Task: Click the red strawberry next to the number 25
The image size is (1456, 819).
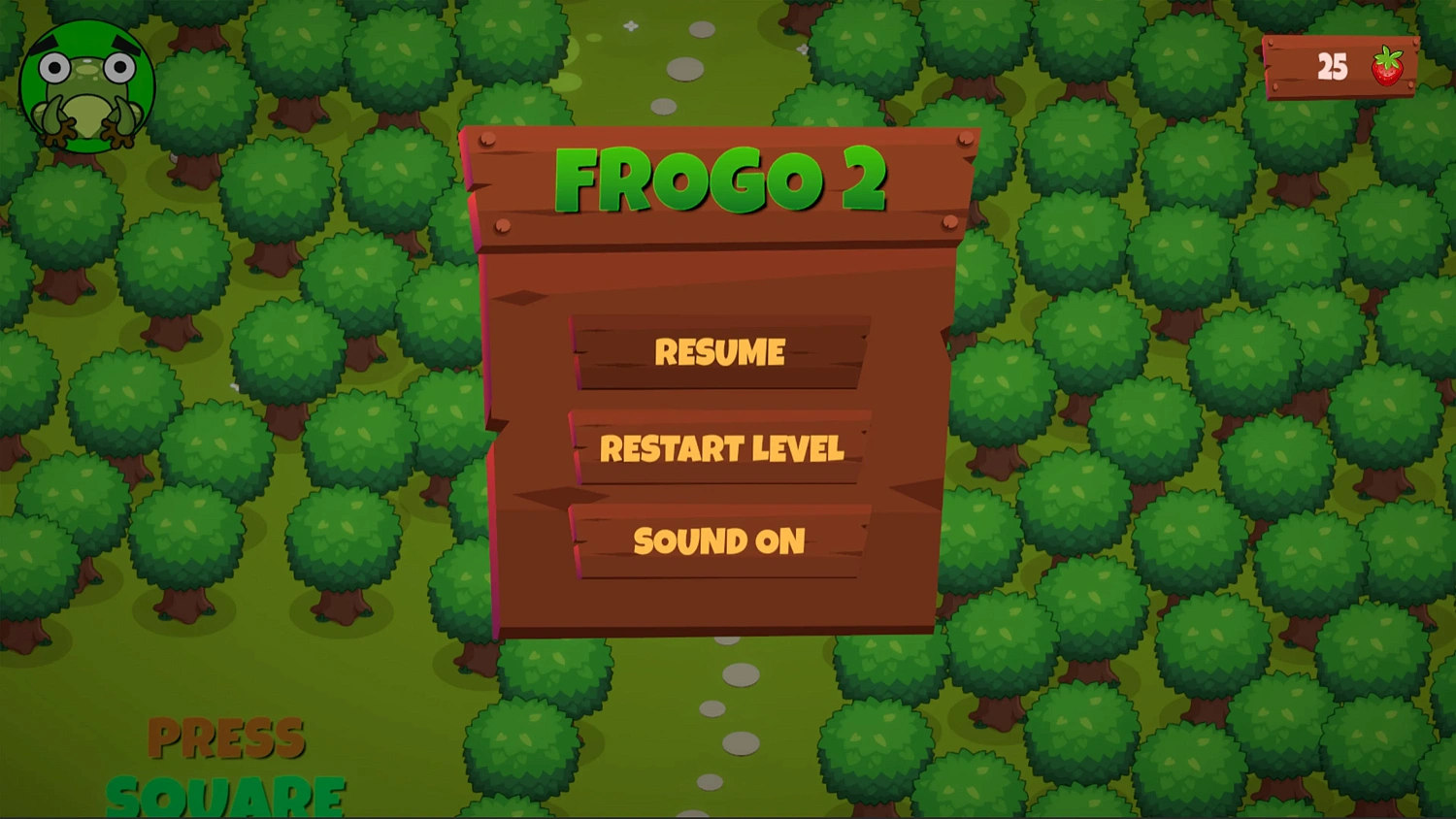Action: point(1386,66)
